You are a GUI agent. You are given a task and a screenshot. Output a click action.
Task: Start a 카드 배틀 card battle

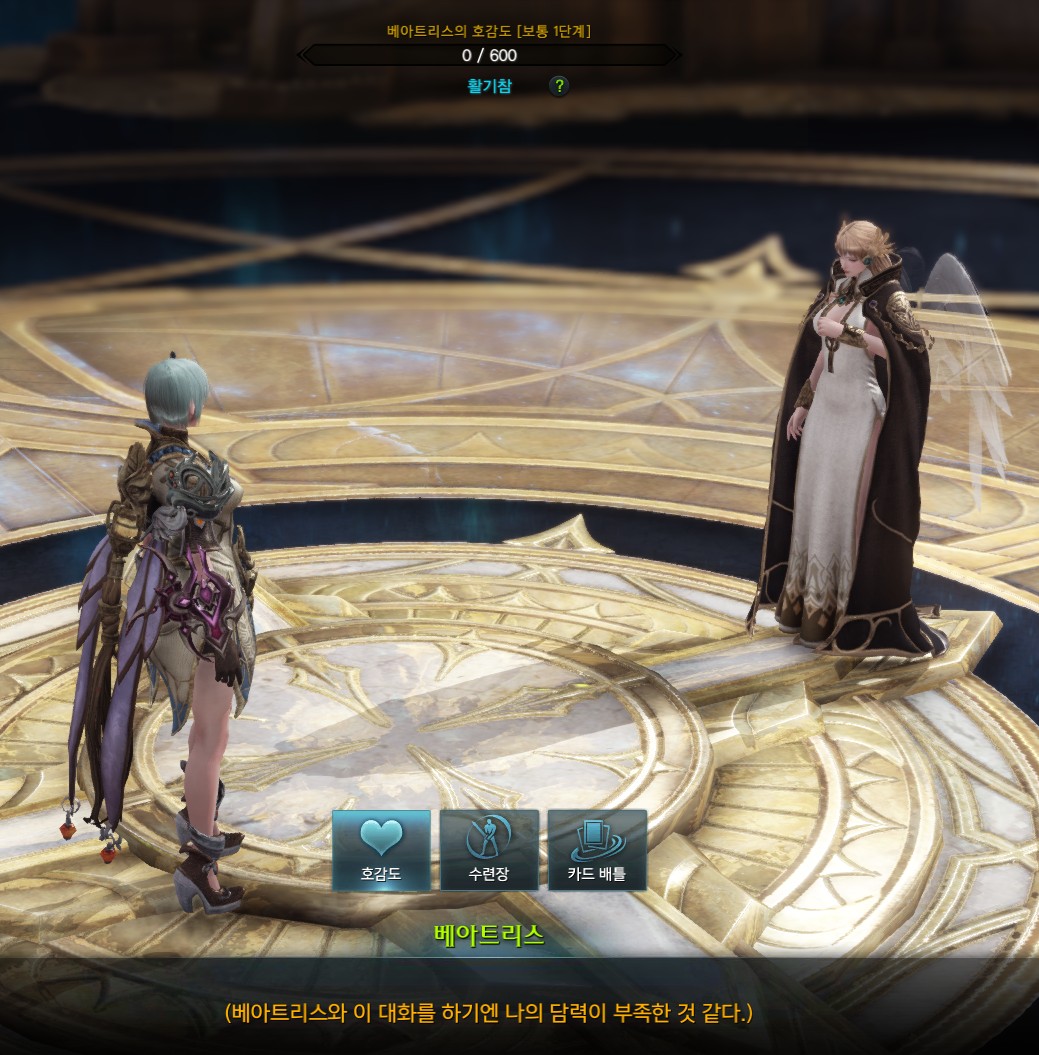tap(597, 850)
